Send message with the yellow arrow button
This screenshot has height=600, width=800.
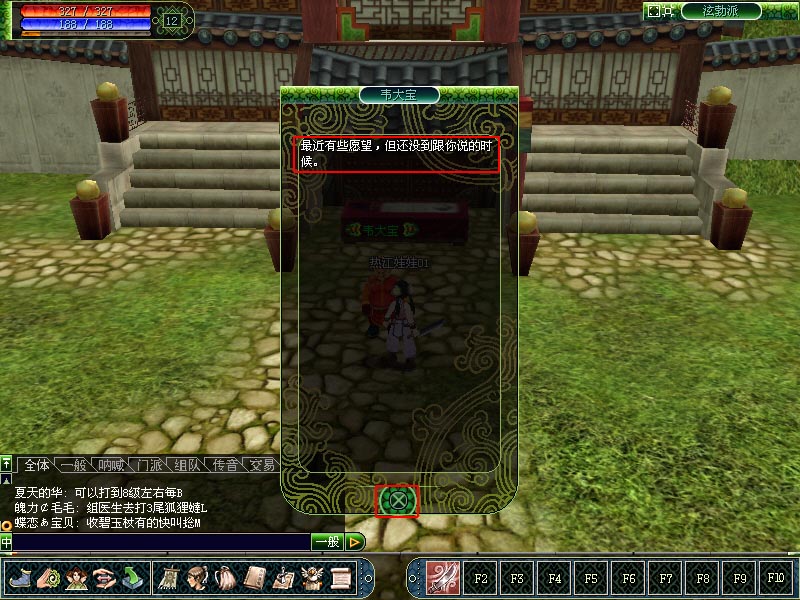(355, 542)
